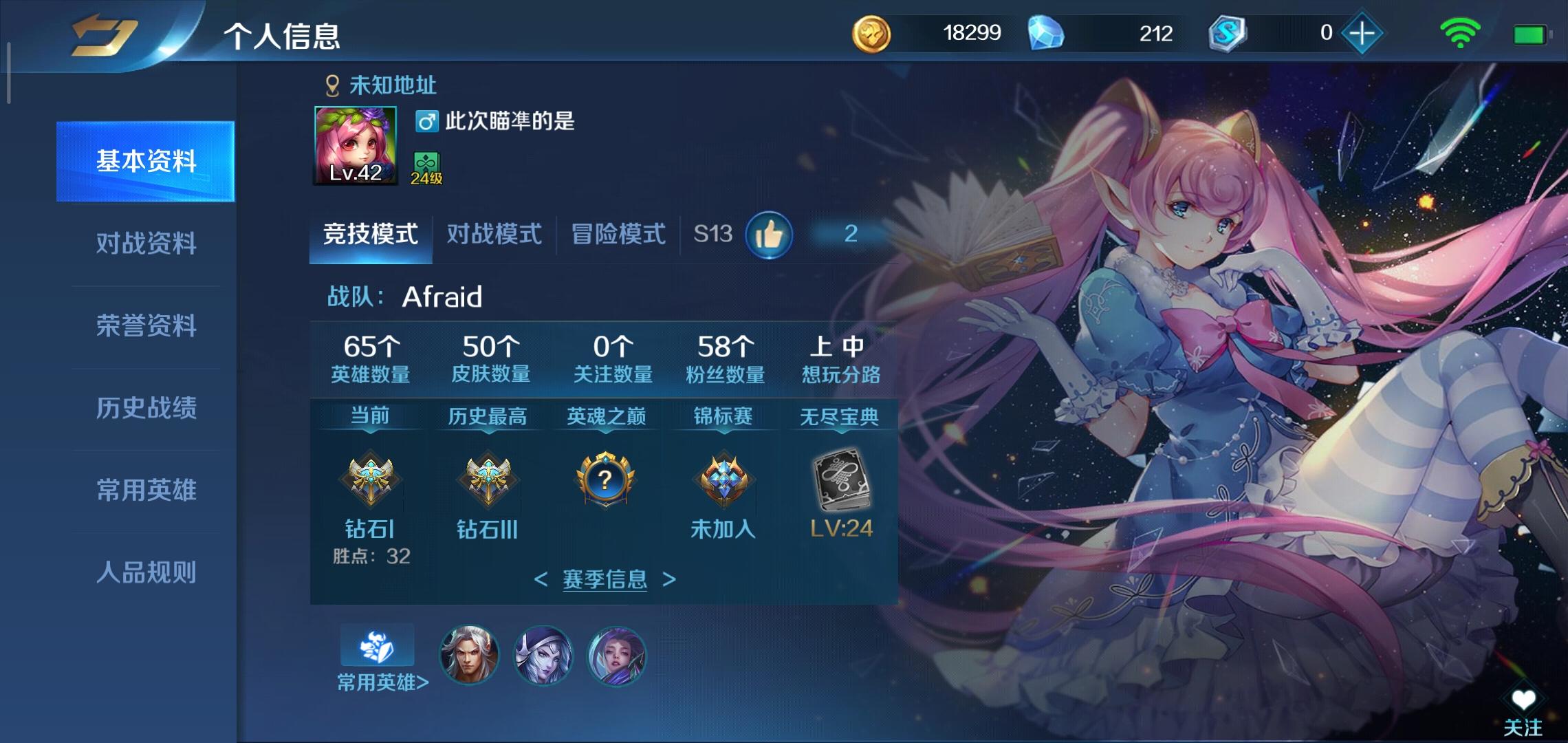1568x743 pixels.
Task: Click the left arrow beside 赛季信息
Action: [542, 580]
